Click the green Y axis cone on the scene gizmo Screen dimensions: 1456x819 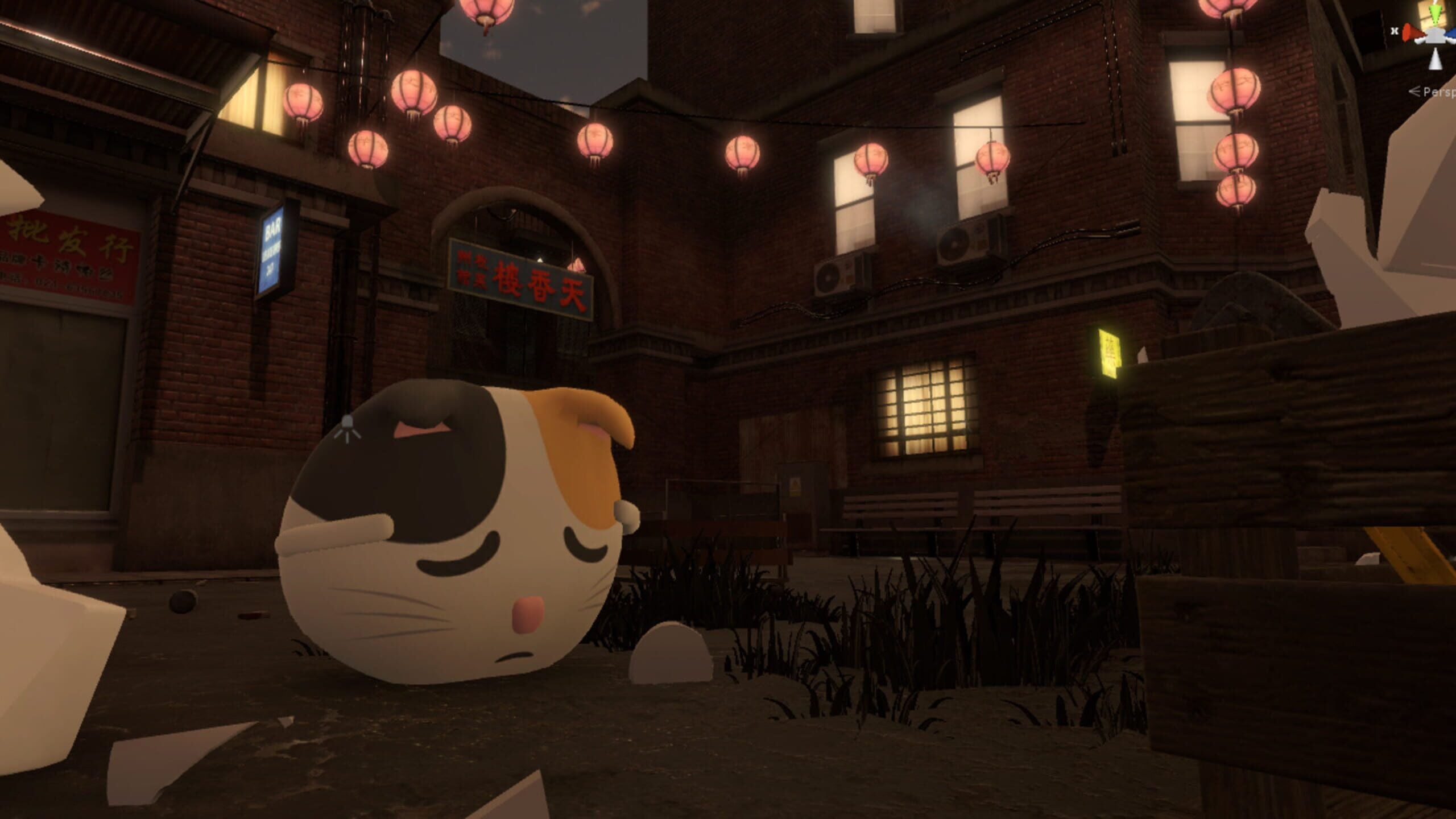tap(1434, 14)
